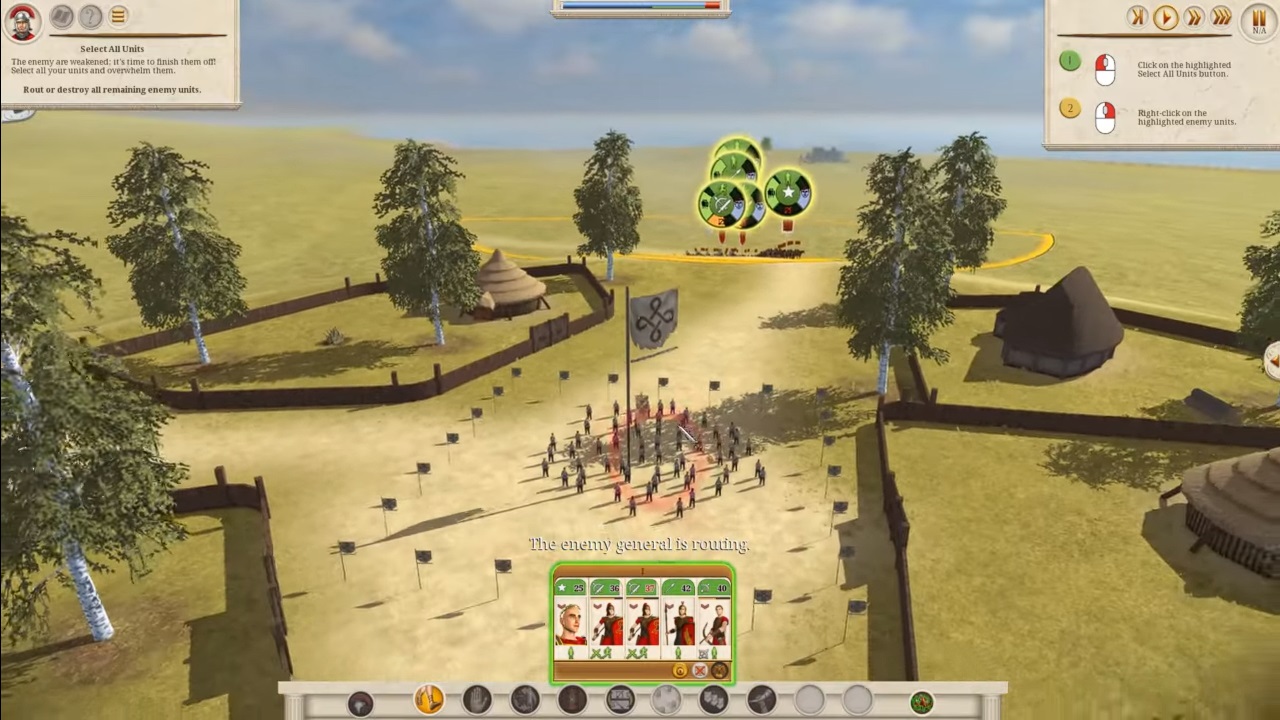
Task: Click the triple-chevron fastest speed icon
Action: pyautogui.click(x=1222, y=17)
